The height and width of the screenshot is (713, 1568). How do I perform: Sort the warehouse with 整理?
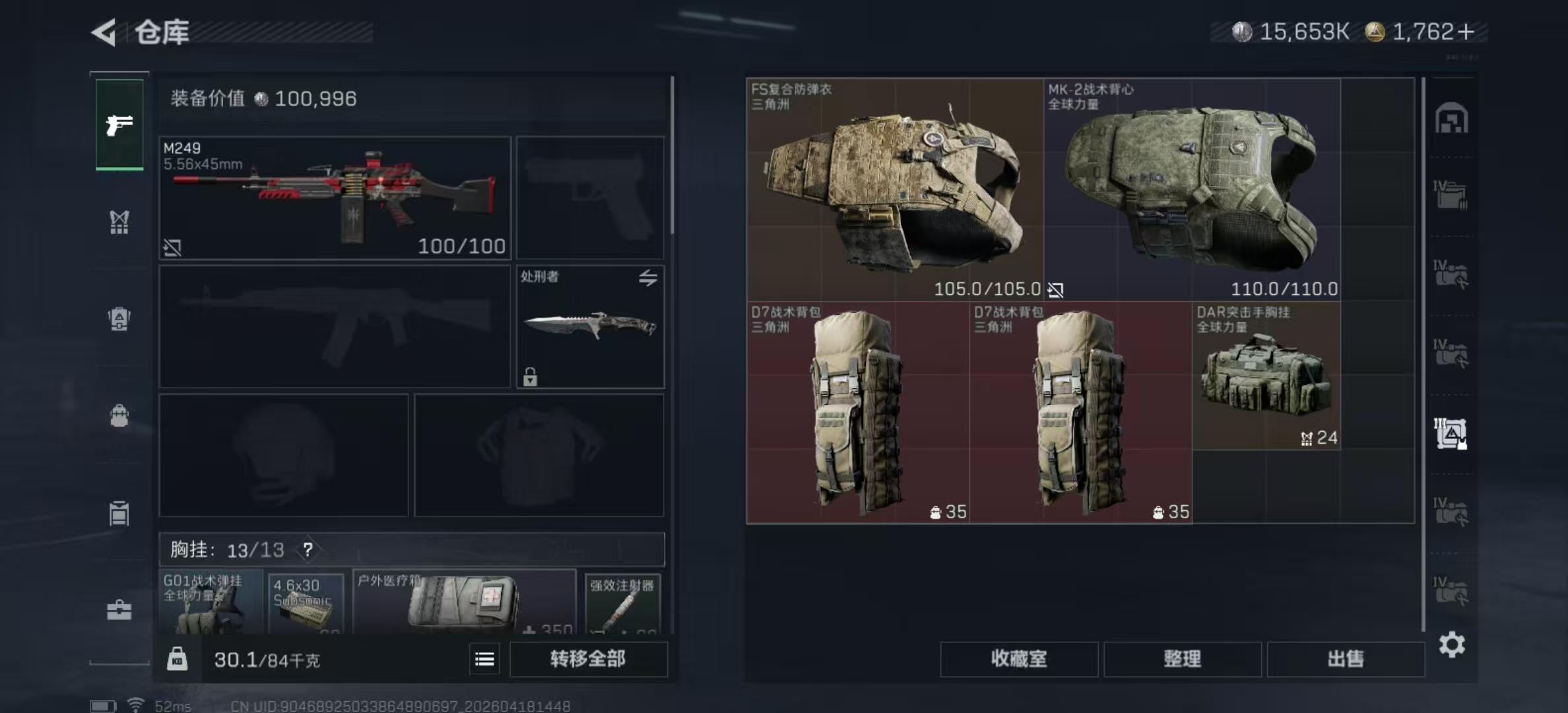click(x=1182, y=659)
